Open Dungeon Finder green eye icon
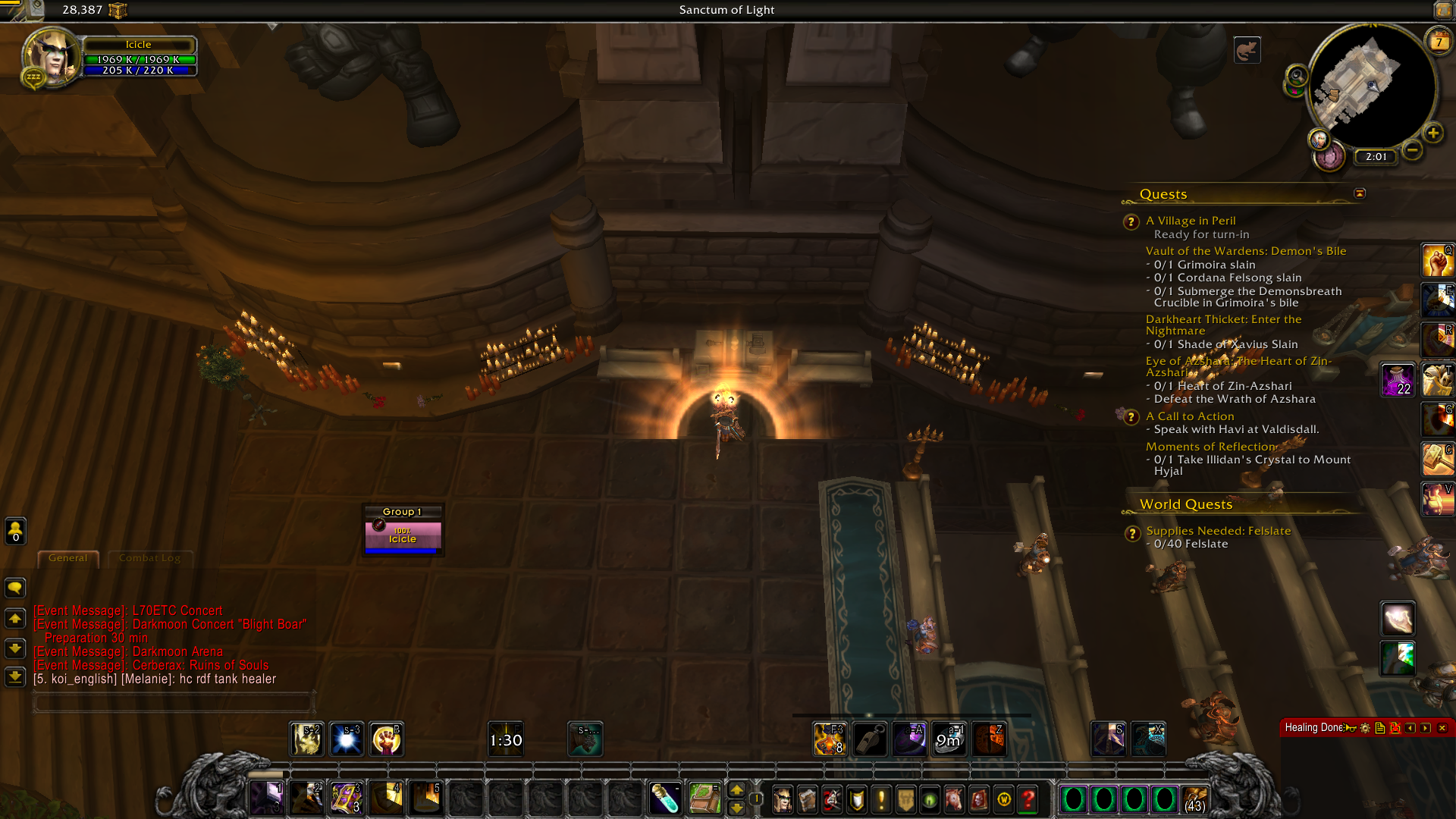This screenshot has height=819, width=1456. click(930, 799)
